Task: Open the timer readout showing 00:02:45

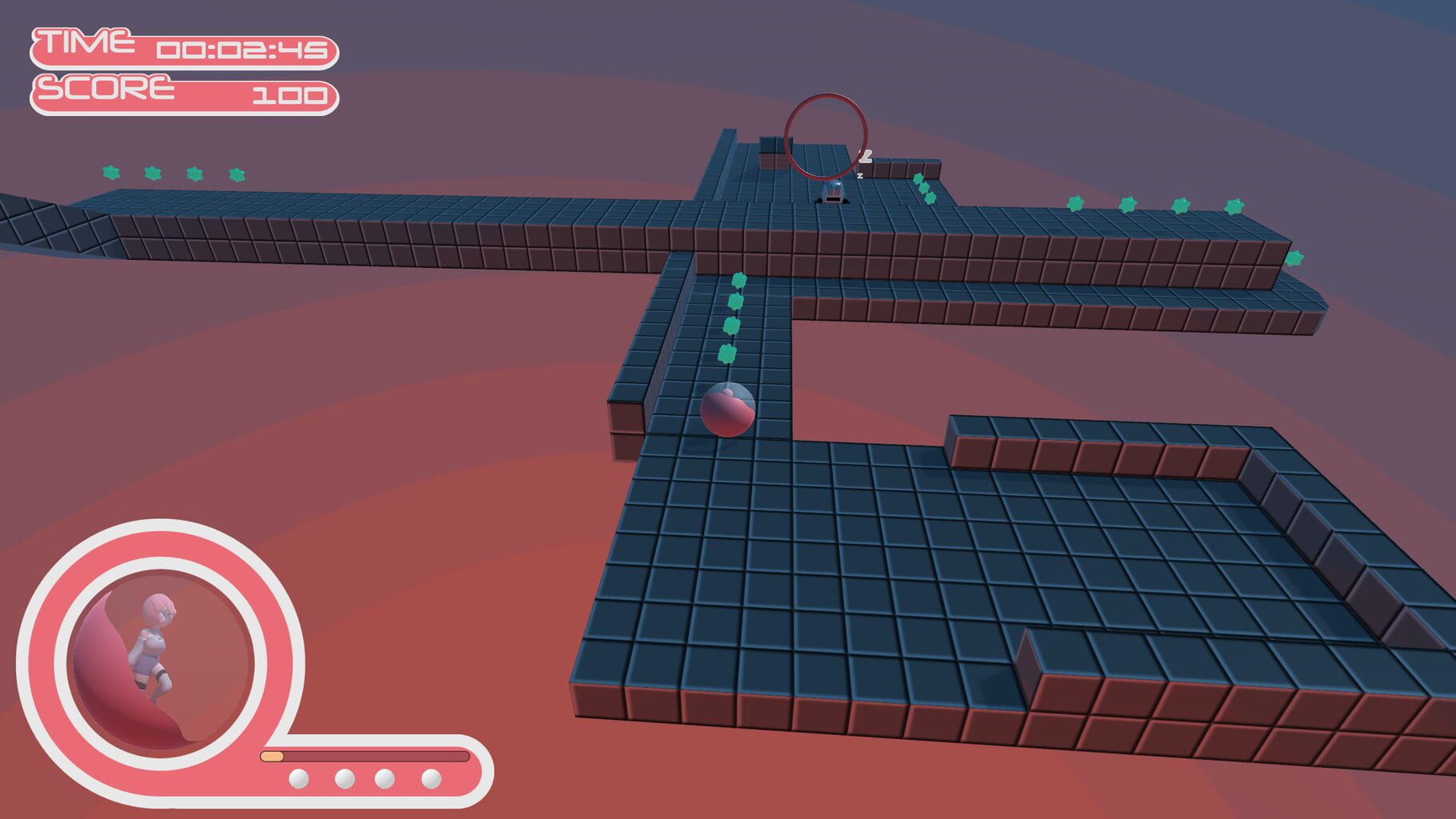Action: (x=244, y=50)
